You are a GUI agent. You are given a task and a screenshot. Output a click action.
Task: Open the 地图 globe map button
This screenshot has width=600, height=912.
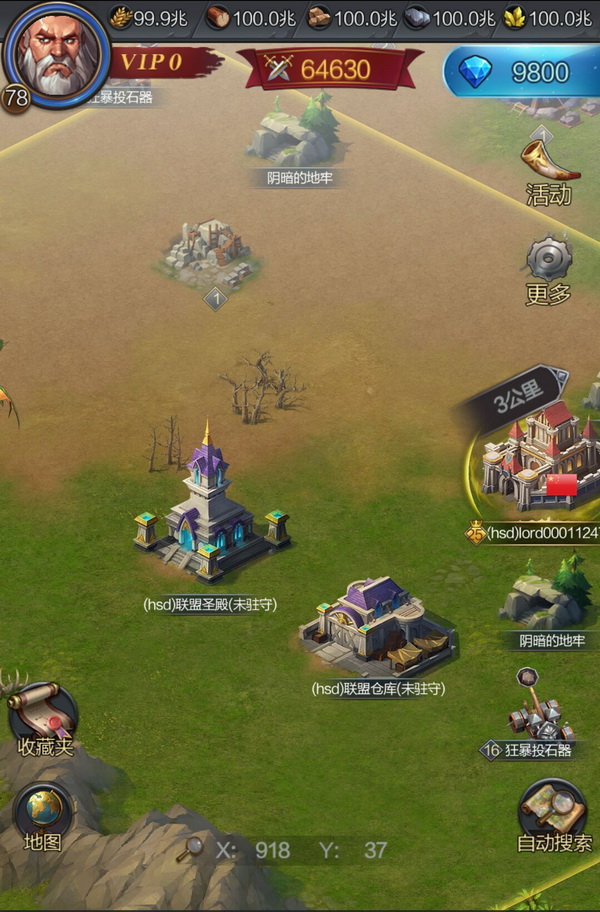click(43, 816)
